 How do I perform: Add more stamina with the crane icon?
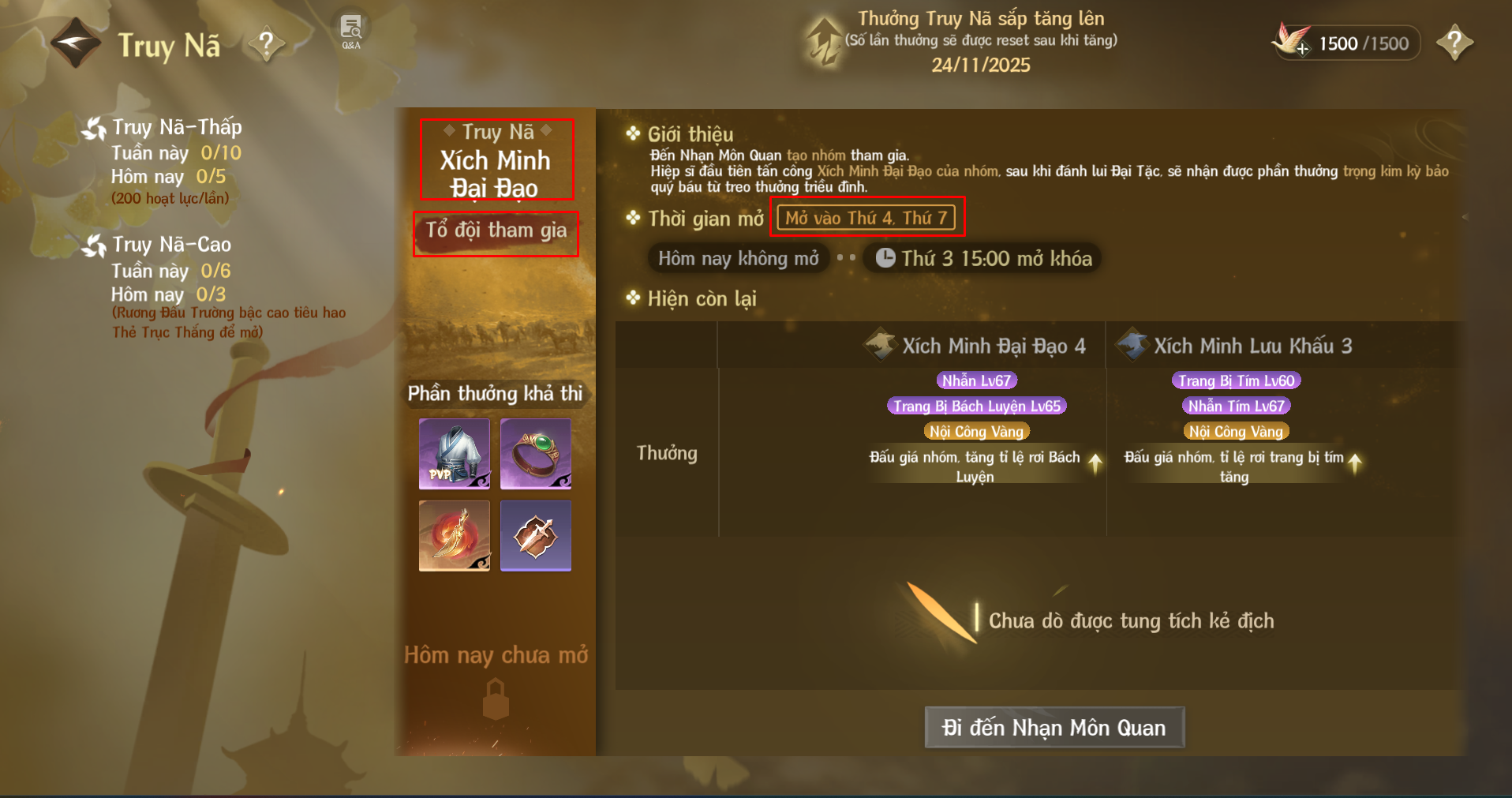coord(1293,42)
